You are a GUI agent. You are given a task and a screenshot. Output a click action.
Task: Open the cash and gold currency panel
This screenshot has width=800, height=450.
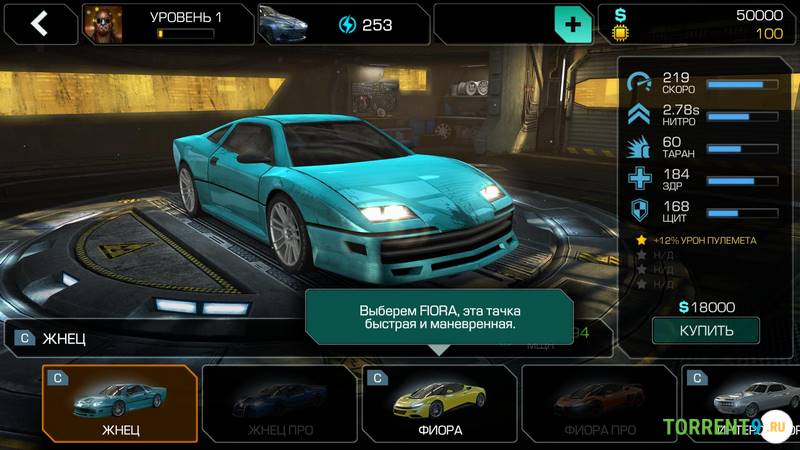[x=699, y=25]
